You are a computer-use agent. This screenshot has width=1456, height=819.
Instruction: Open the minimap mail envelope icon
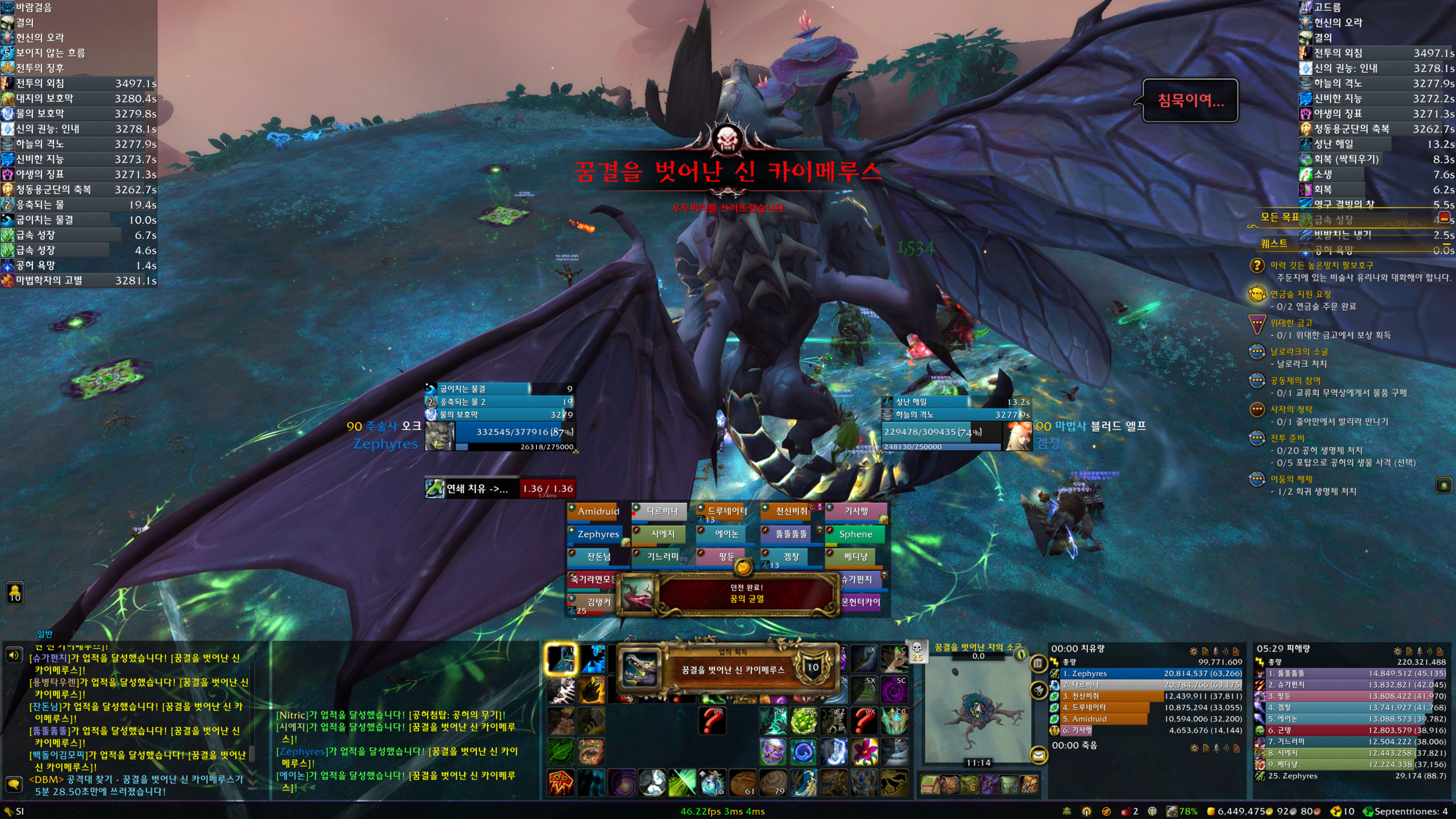pos(1039,755)
